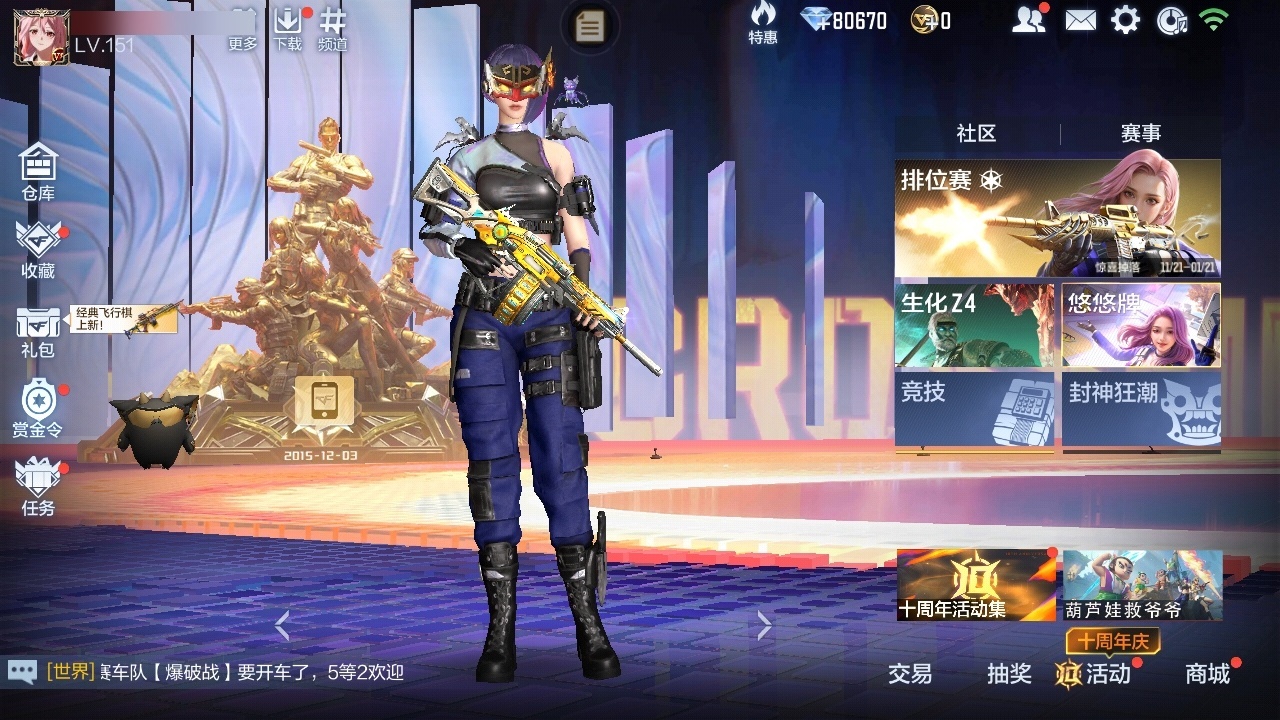Open the 任务 missions menu
This screenshot has height=720, width=1280.
tap(38, 486)
